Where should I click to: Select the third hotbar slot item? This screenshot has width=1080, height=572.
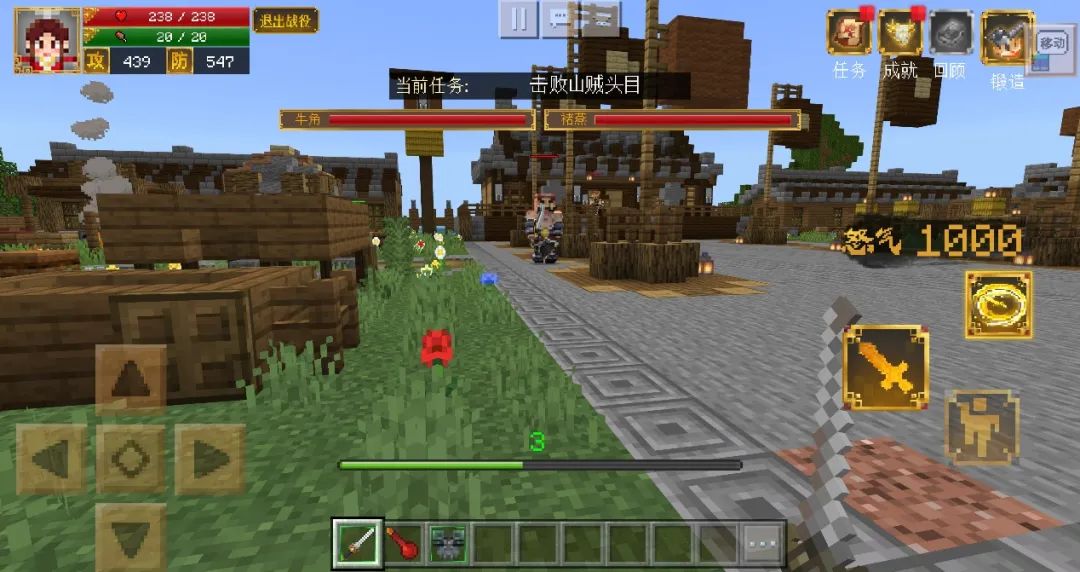449,544
